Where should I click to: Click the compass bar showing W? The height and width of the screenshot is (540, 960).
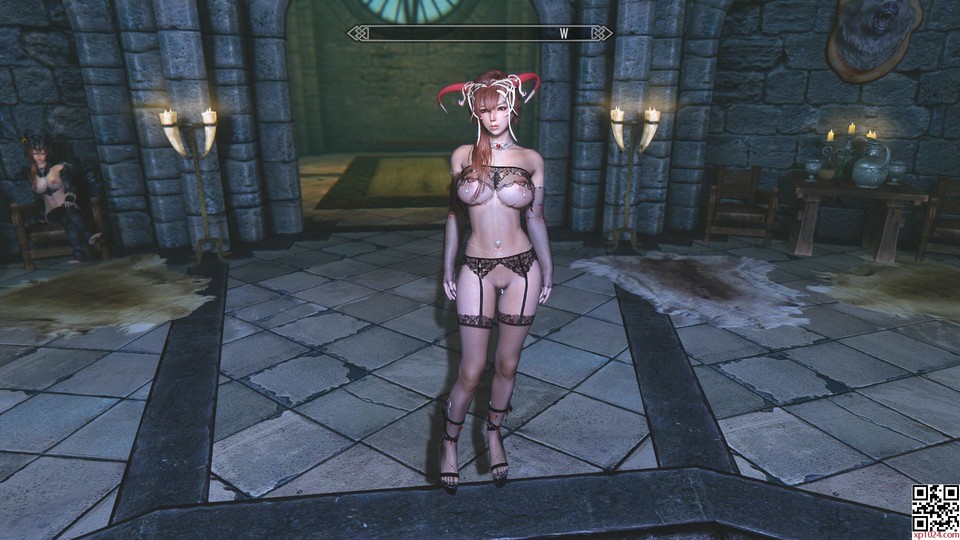(x=480, y=33)
